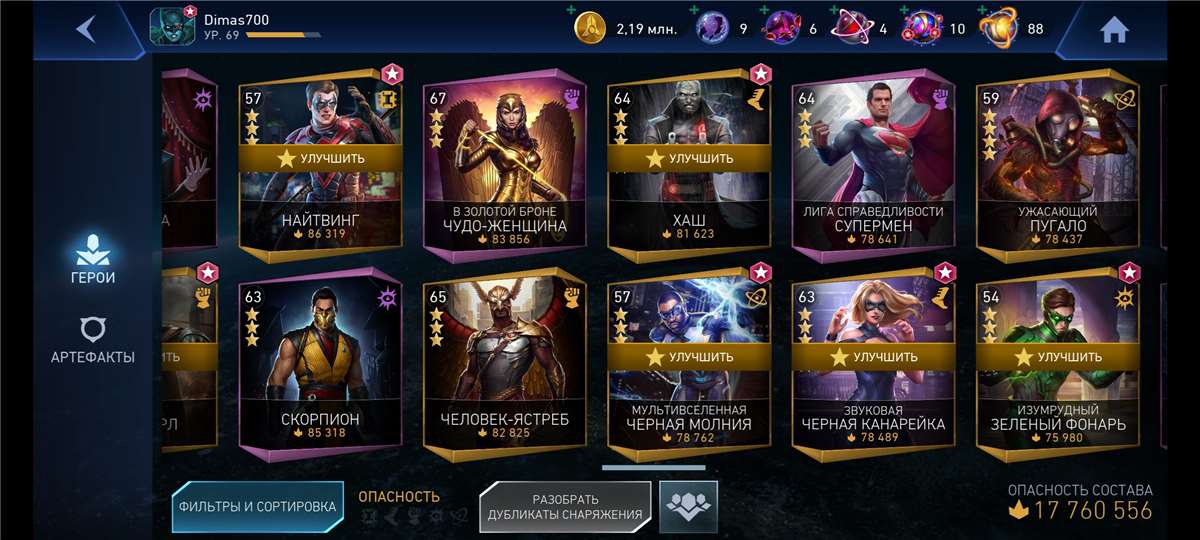
Task: Switch to the Артефакты tab
Action: tap(92, 339)
